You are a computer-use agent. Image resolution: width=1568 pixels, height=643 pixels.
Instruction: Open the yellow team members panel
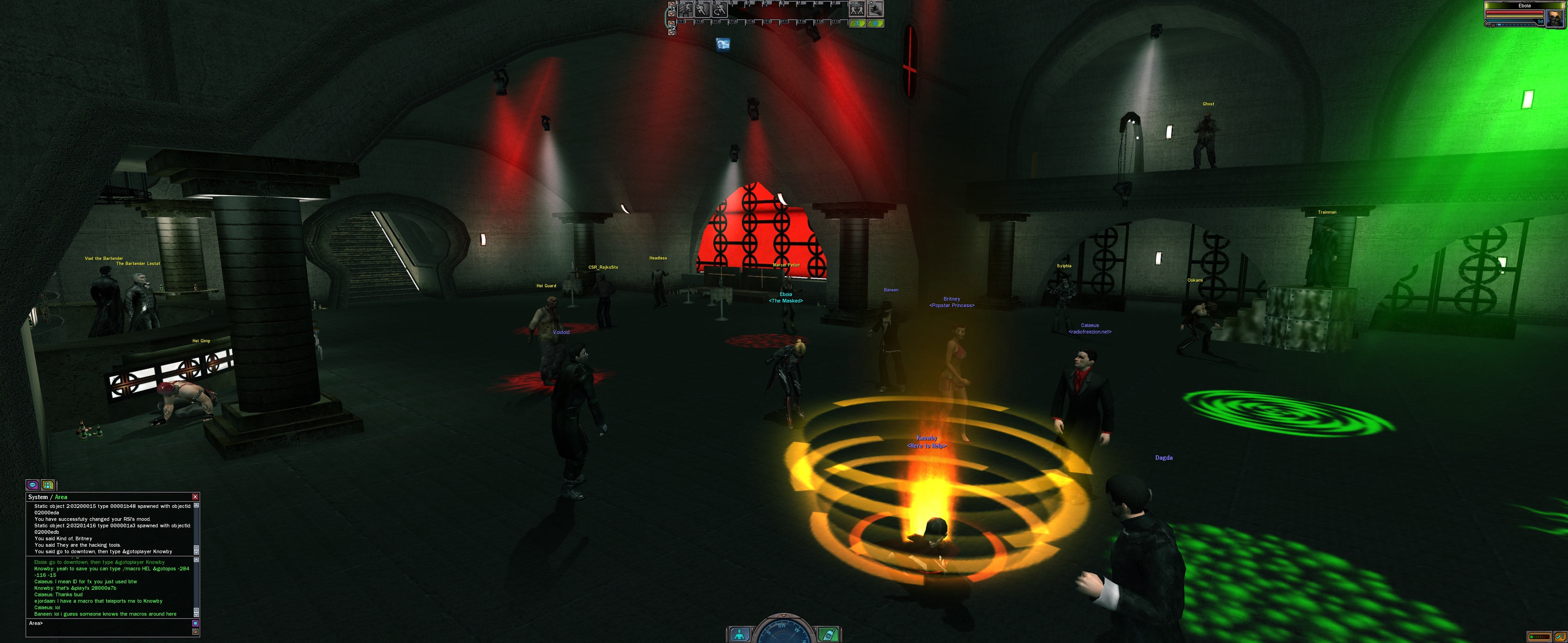(x=48, y=485)
